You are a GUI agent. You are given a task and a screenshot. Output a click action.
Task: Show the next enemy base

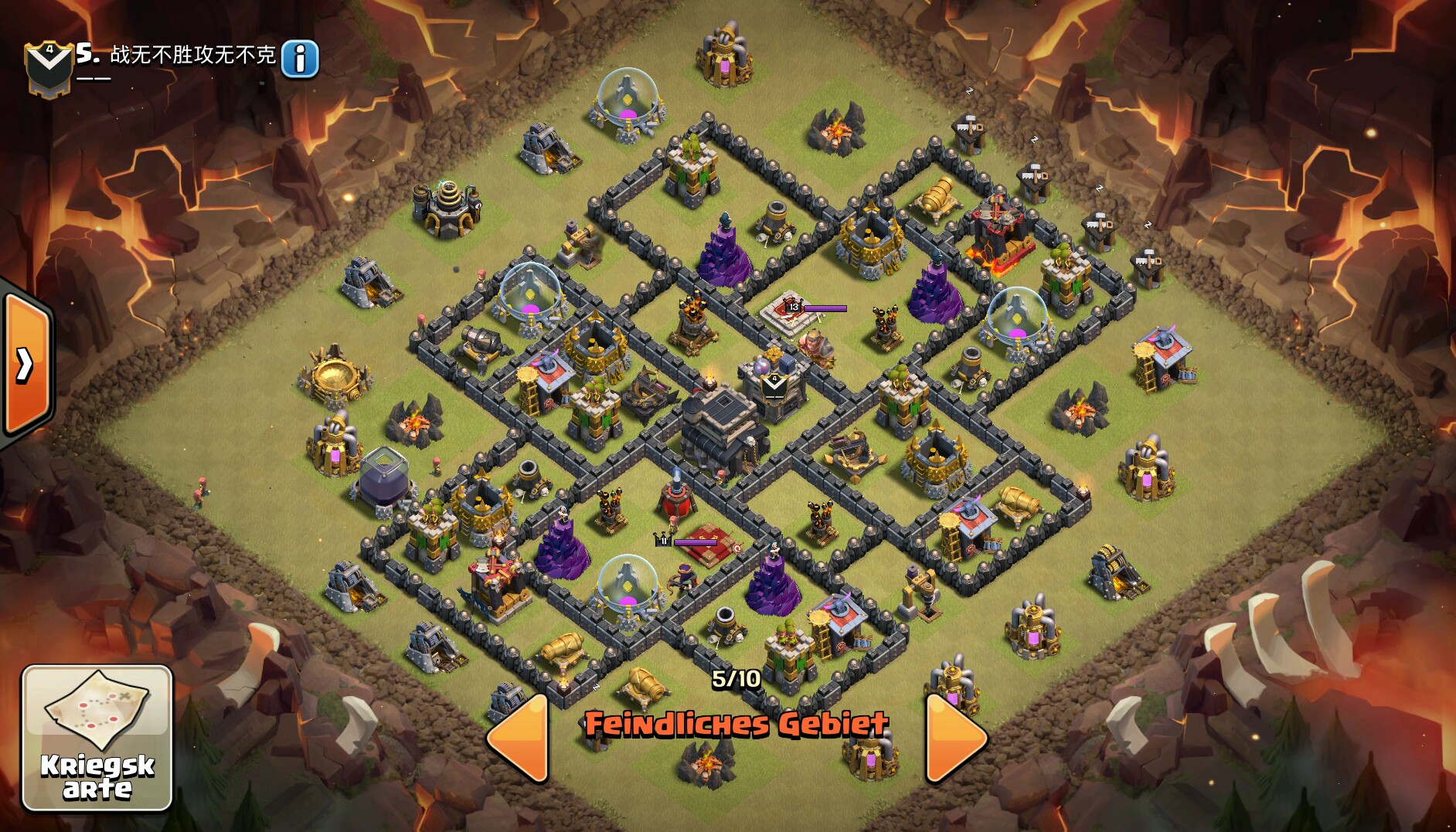pos(954,738)
